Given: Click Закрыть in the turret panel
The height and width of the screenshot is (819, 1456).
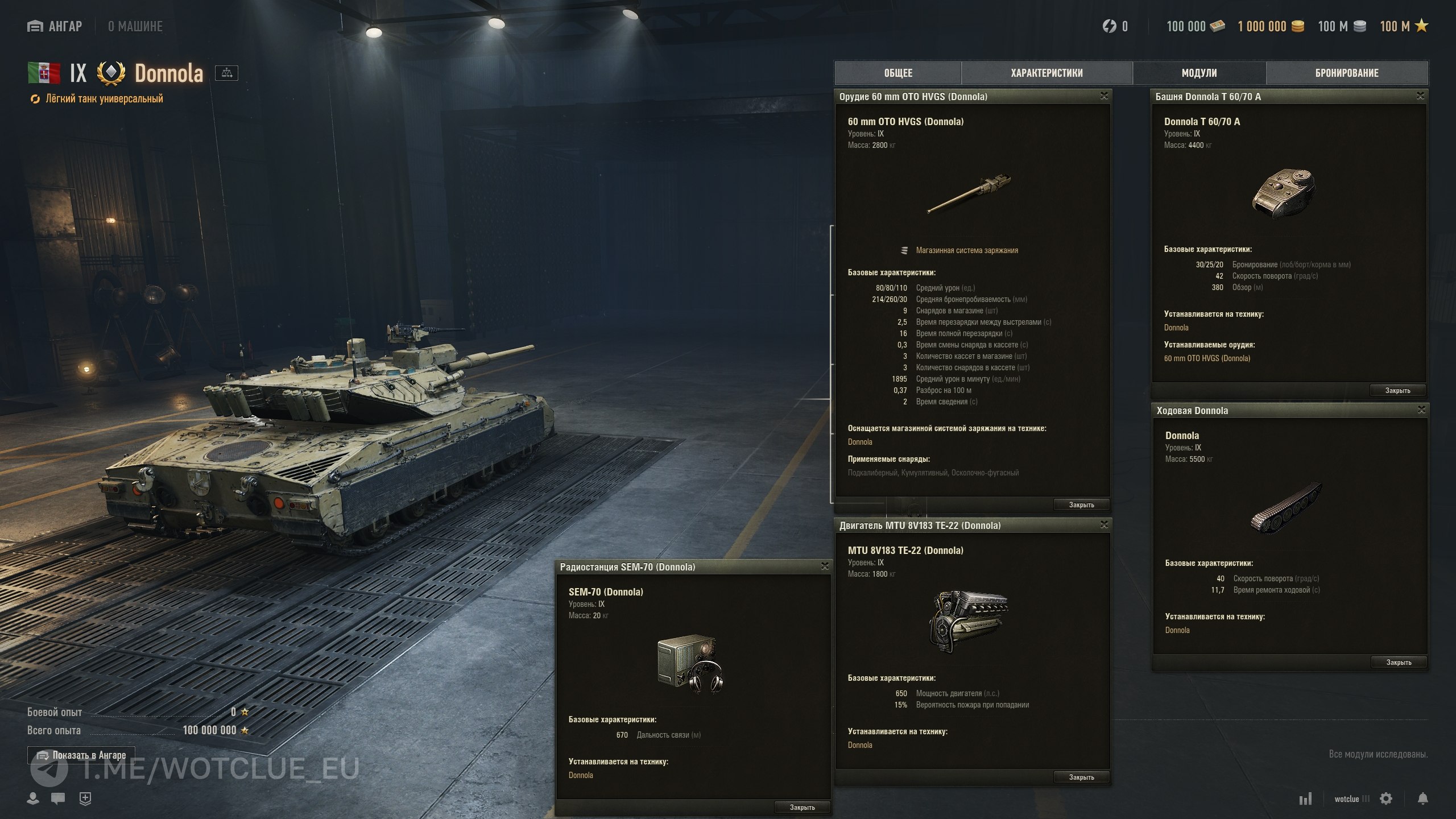Looking at the screenshot, I should point(1397,390).
